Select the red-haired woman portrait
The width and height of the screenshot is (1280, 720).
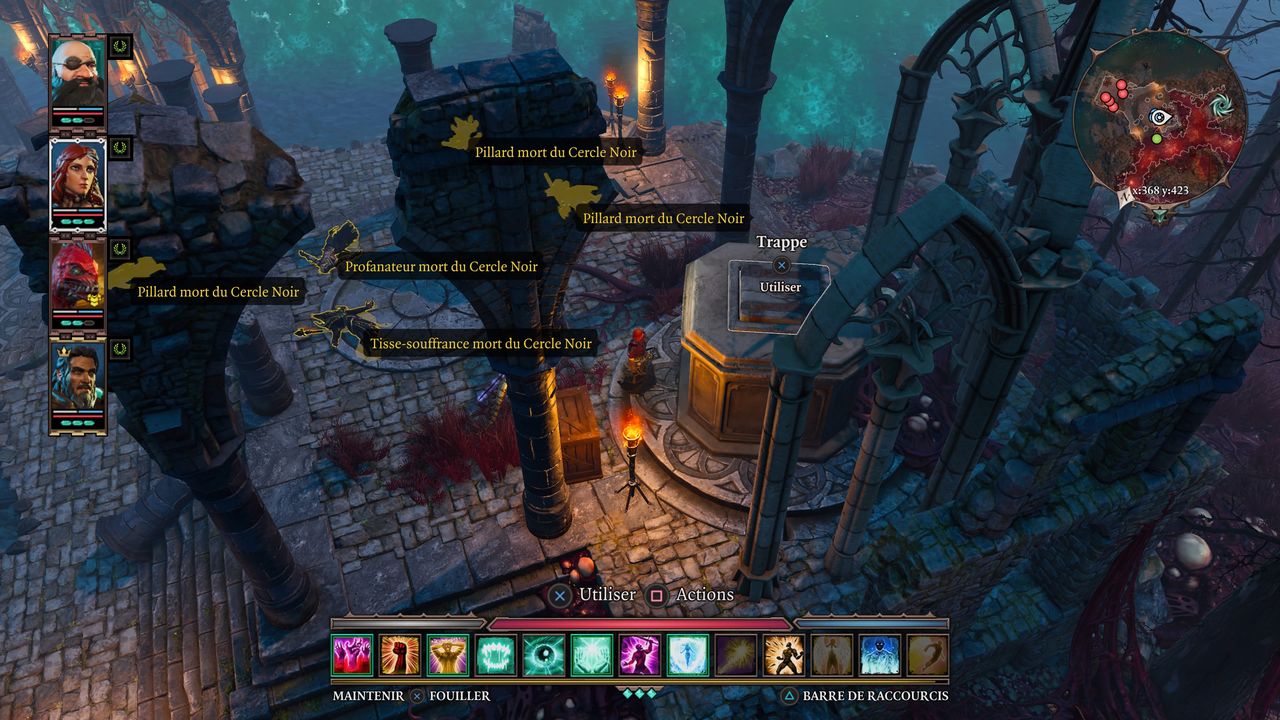(x=78, y=180)
